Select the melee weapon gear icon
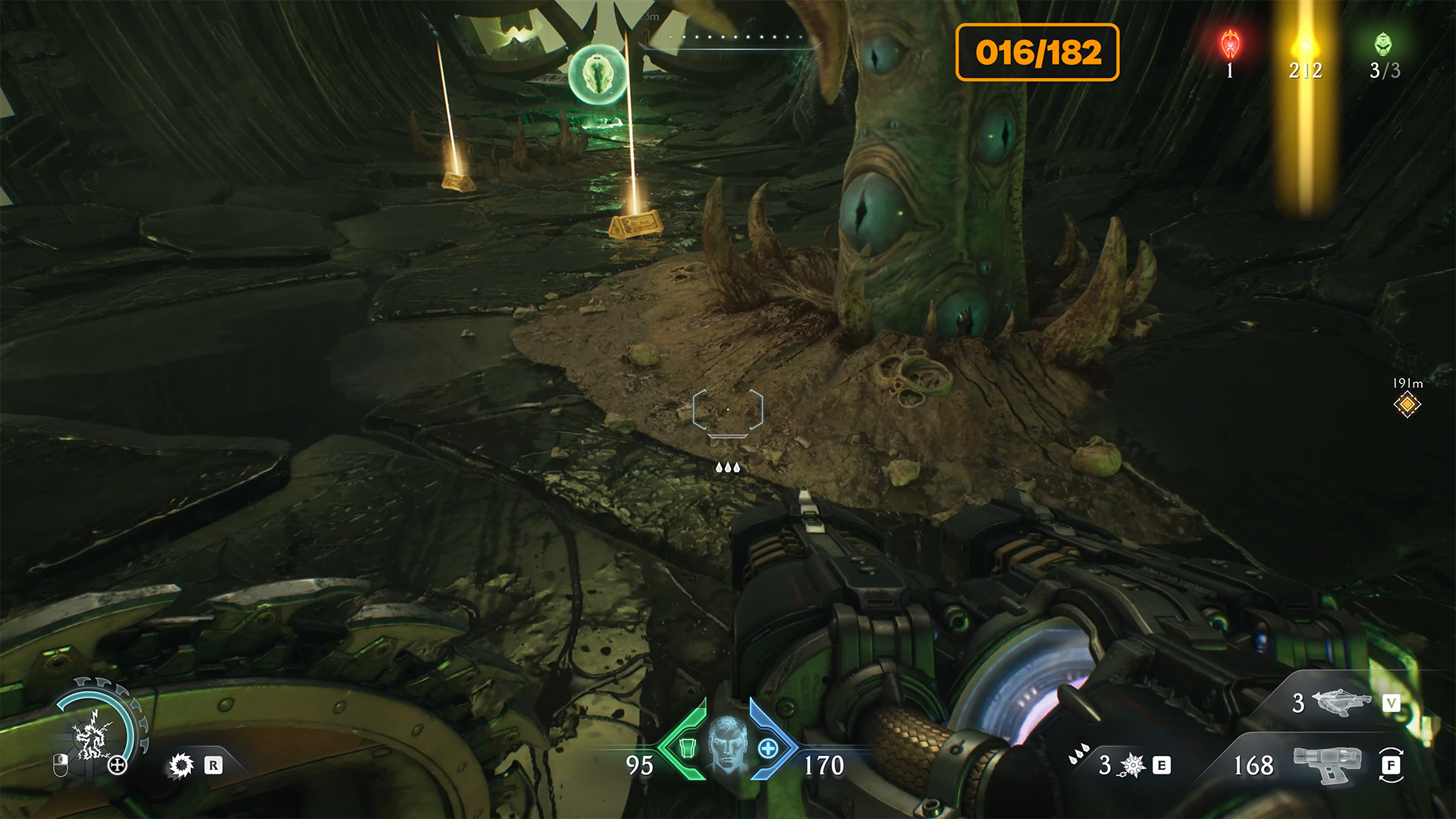This screenshot has height=819, width=1456. click(181, 765)
